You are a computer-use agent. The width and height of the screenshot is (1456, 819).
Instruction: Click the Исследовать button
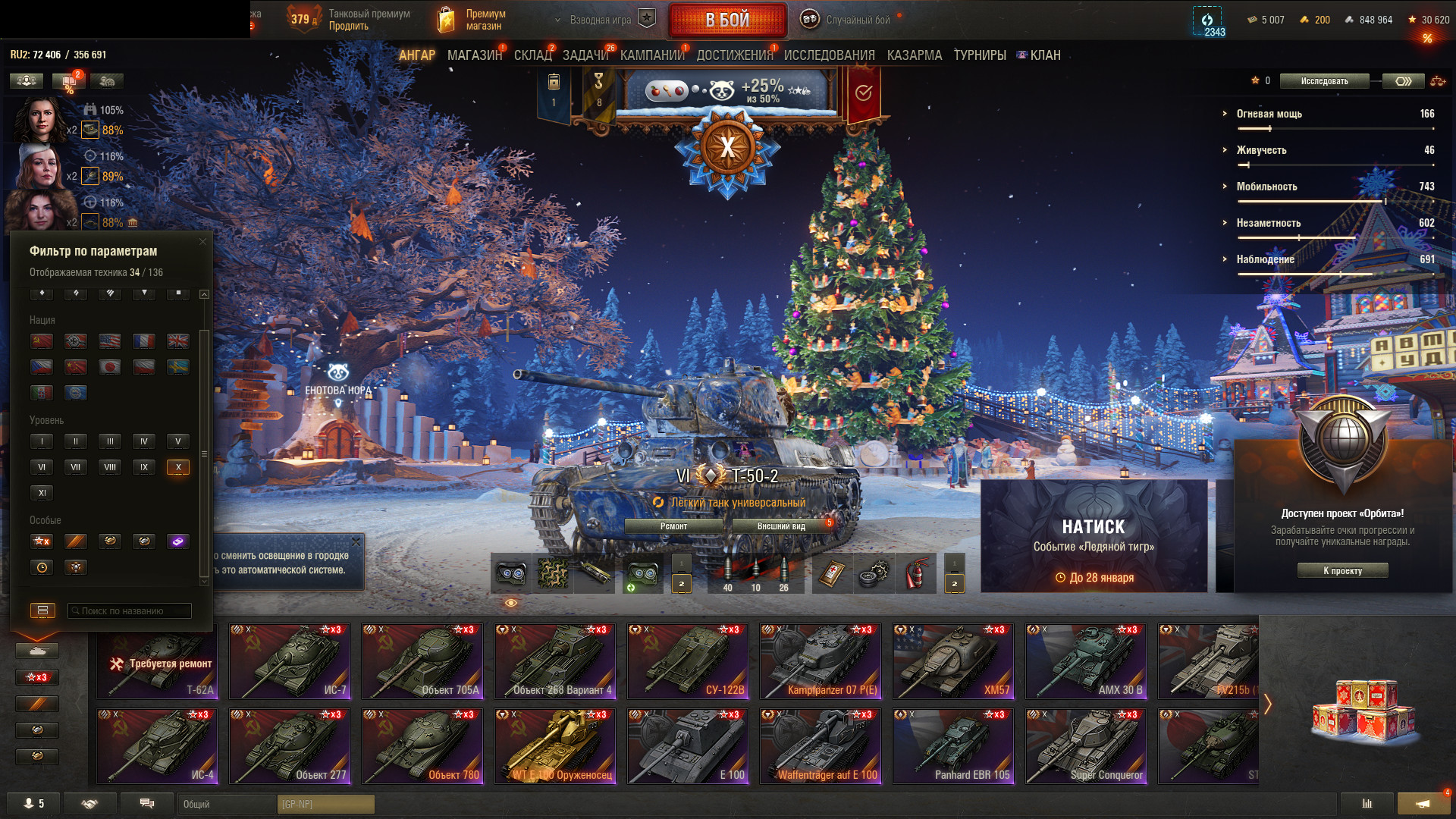click(x=1324, y=81)
